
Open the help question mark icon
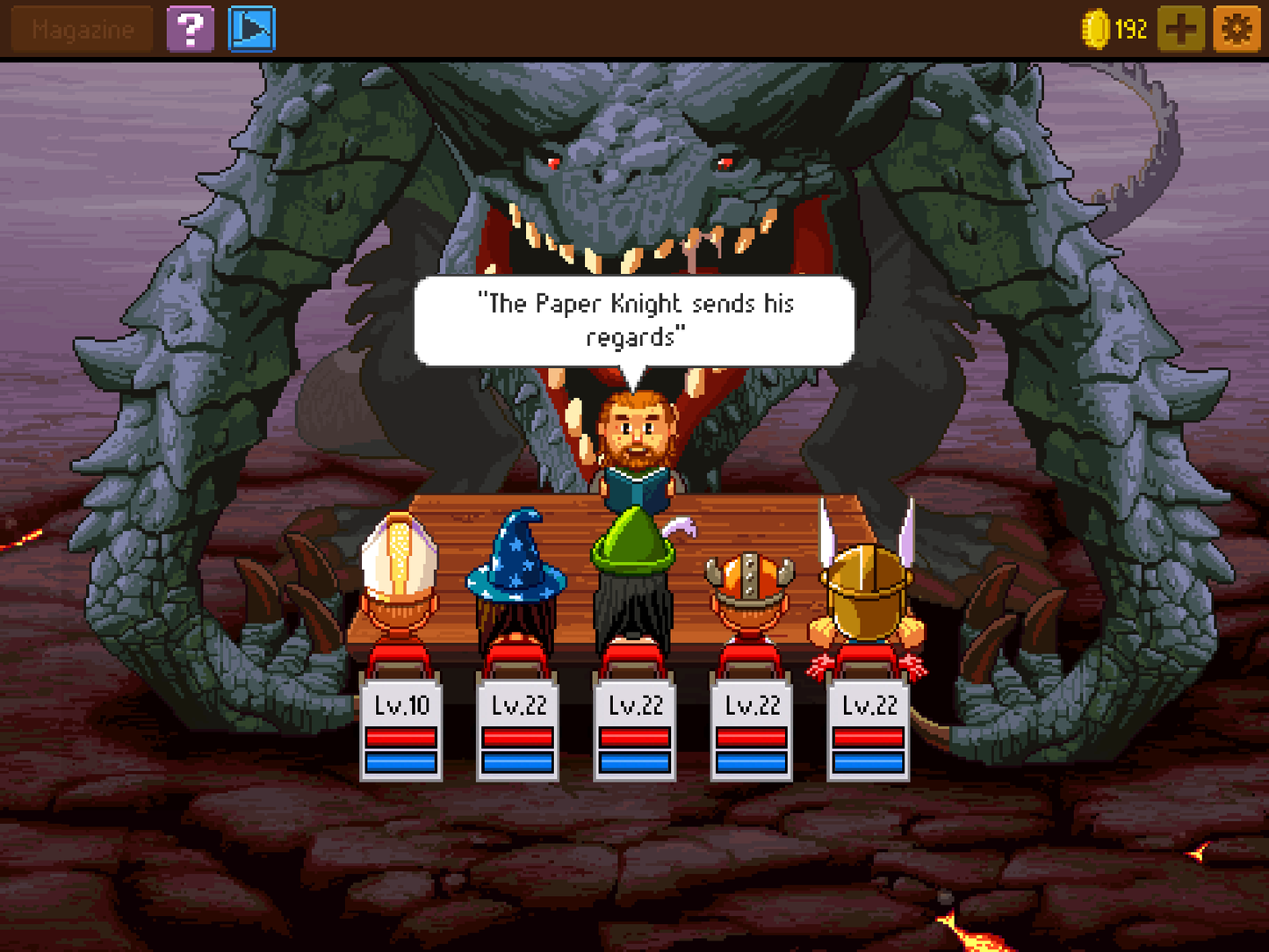click(191, 28)
